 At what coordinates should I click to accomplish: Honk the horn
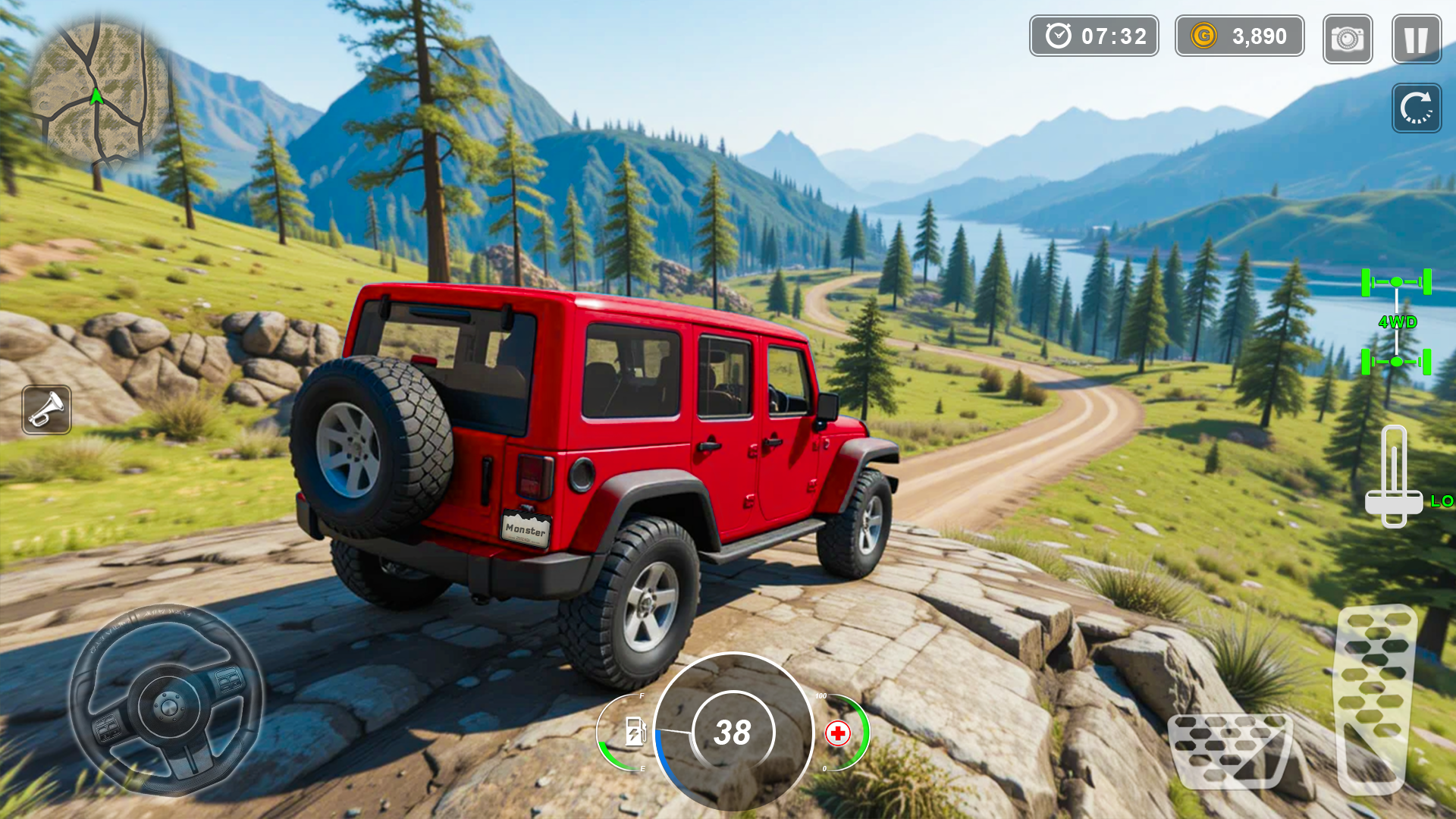point(47,409)
